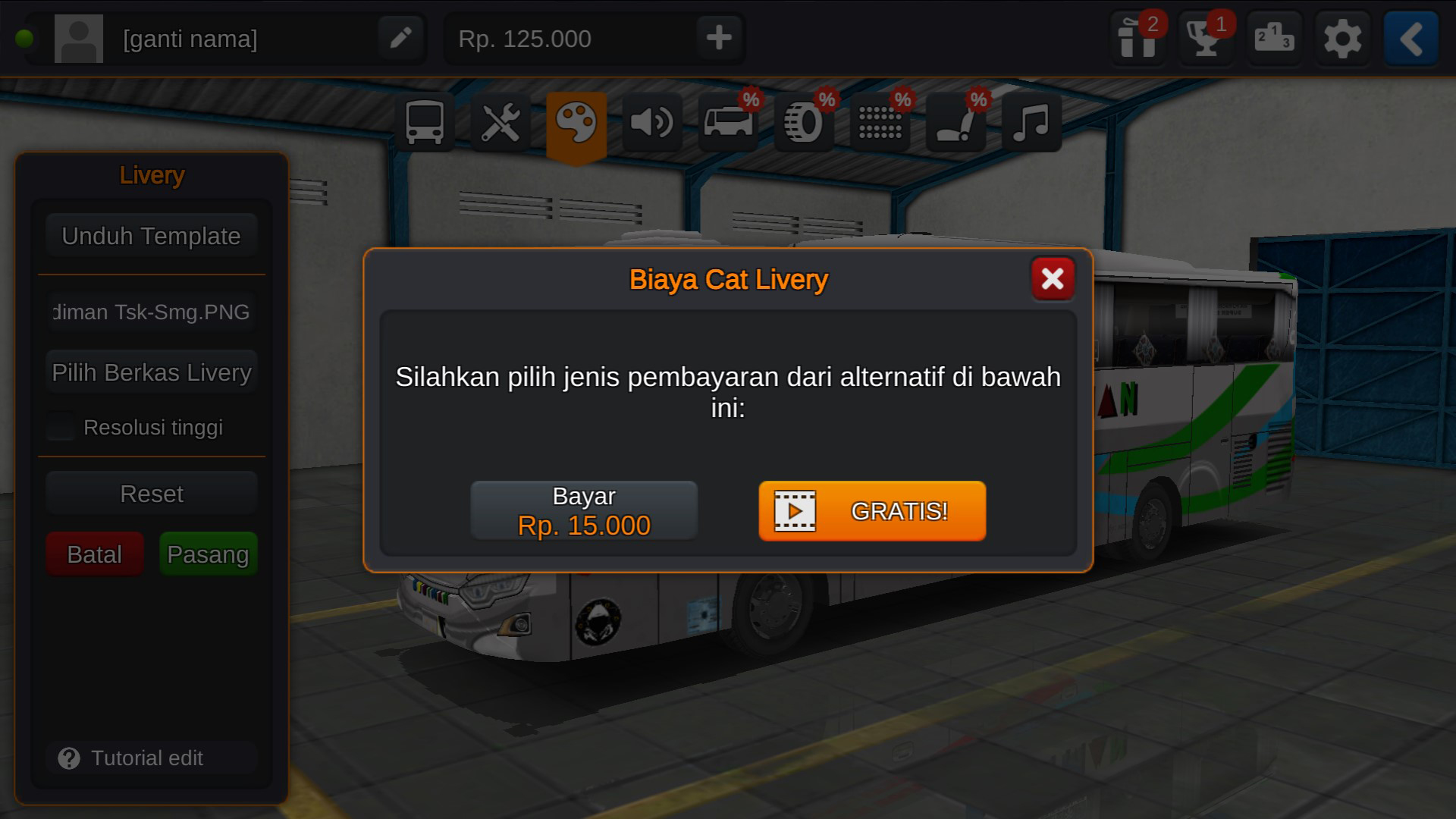Pay Rp. 15.000 for the livery
Screen dimensions: 1456x819
(x=583, y=510)
